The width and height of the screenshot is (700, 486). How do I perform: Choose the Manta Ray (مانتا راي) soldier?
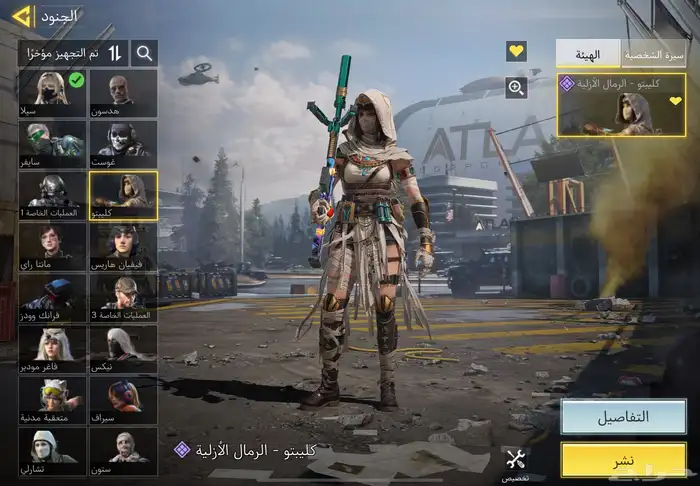[52, 246]
